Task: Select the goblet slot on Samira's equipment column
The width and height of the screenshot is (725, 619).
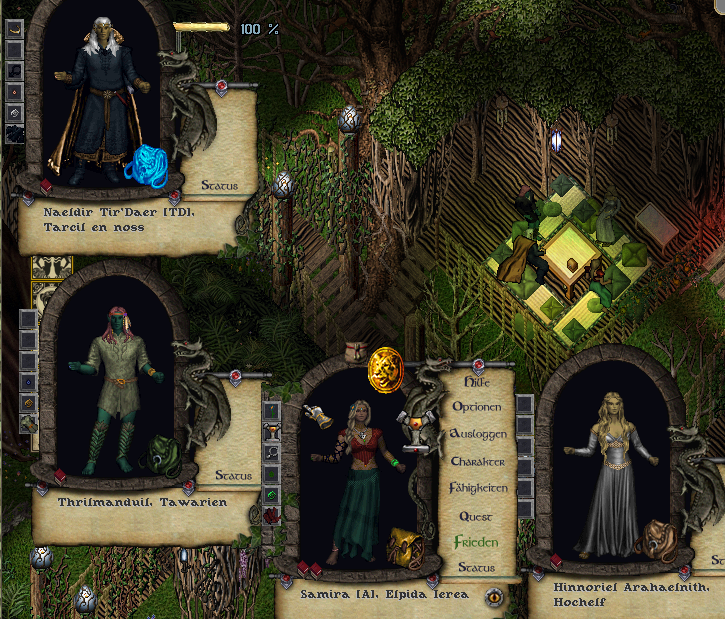Action: pos(272,432)
